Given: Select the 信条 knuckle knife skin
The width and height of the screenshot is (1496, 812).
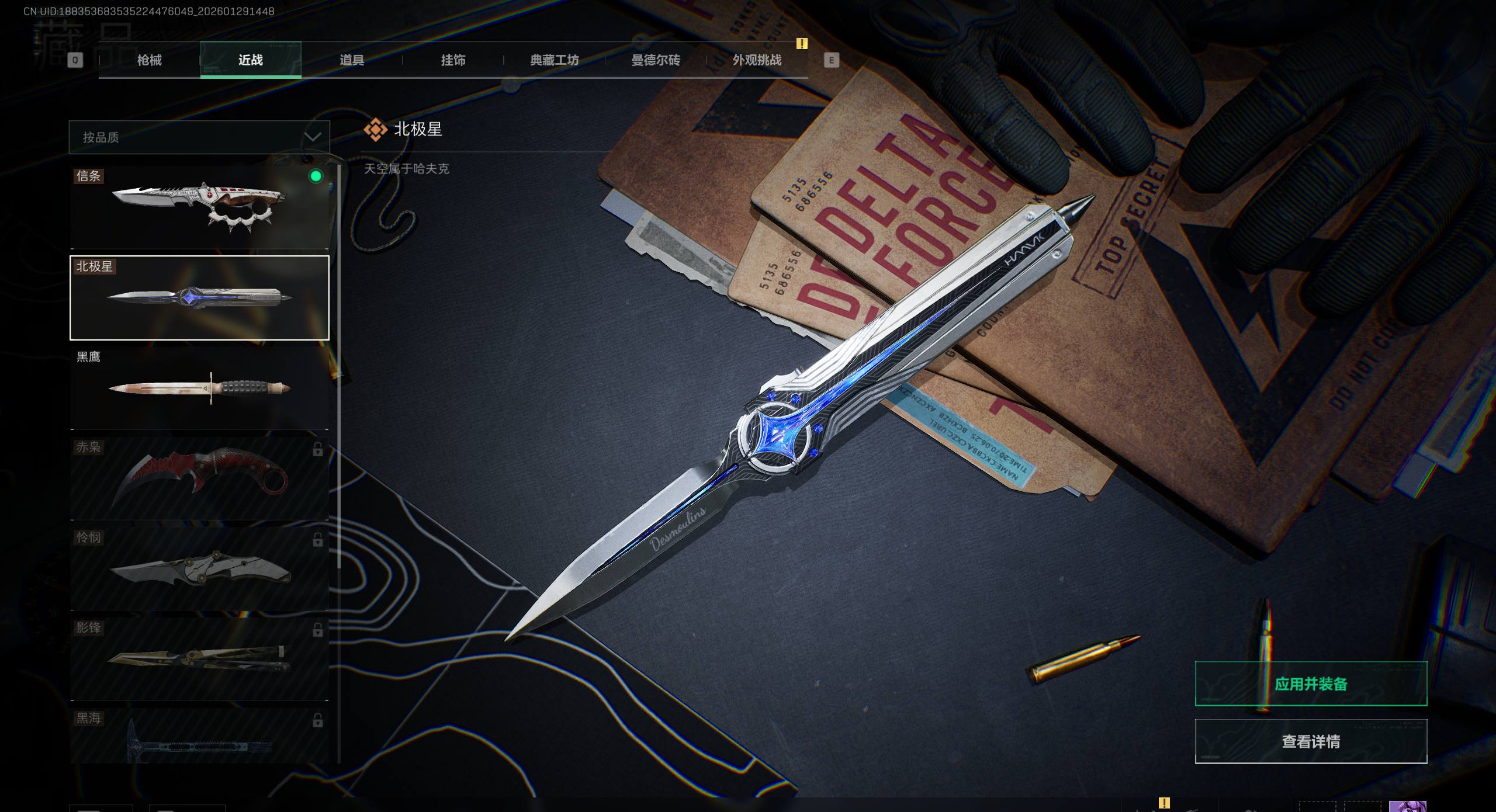Looking at the screenshot, I should (x=199, y=207).
